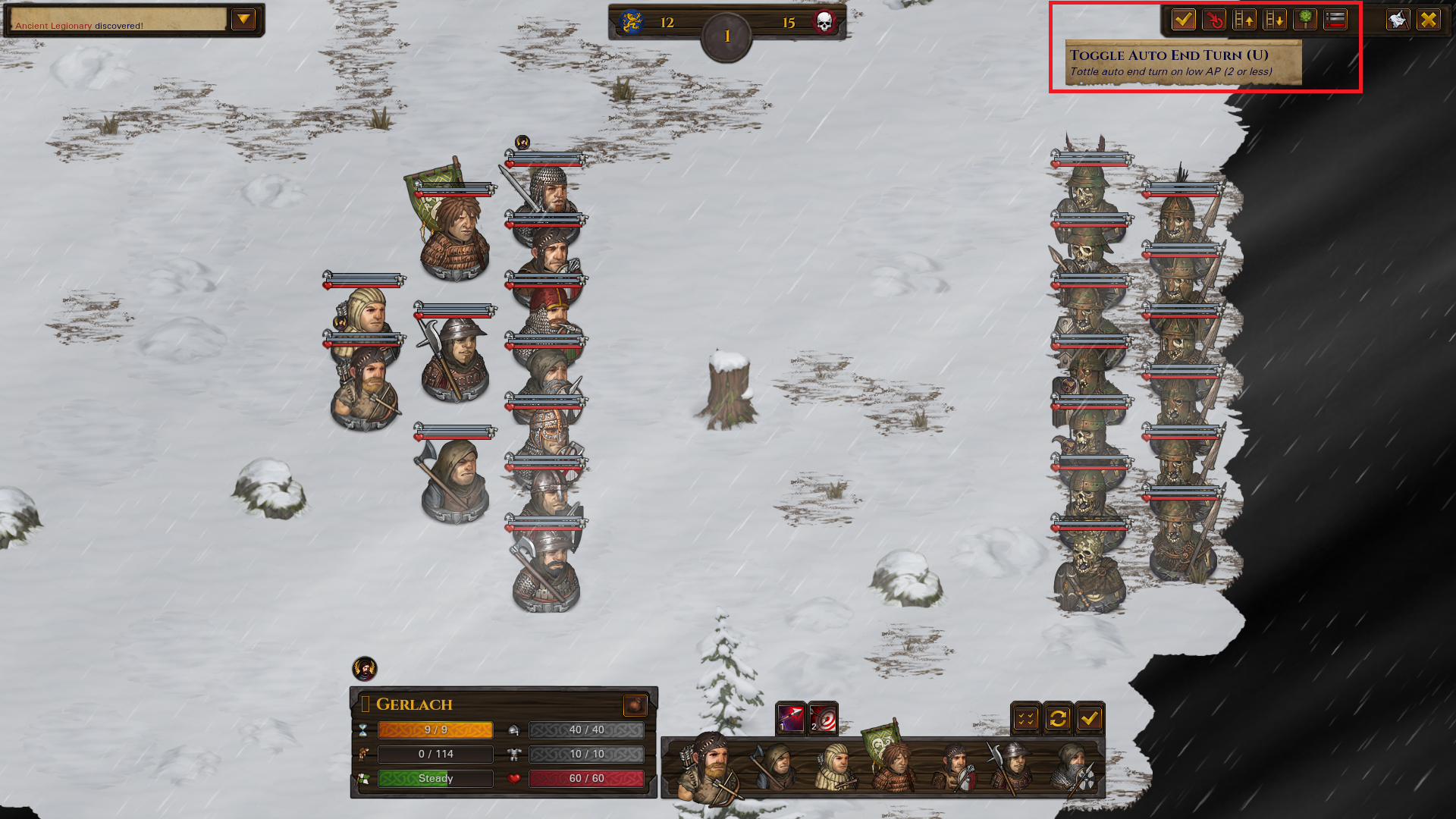Image resolution: width=1456 pixels, height=819 pixels.
Task: Open Gerlach's bag inventory
Action: click(x=635, y=705)
